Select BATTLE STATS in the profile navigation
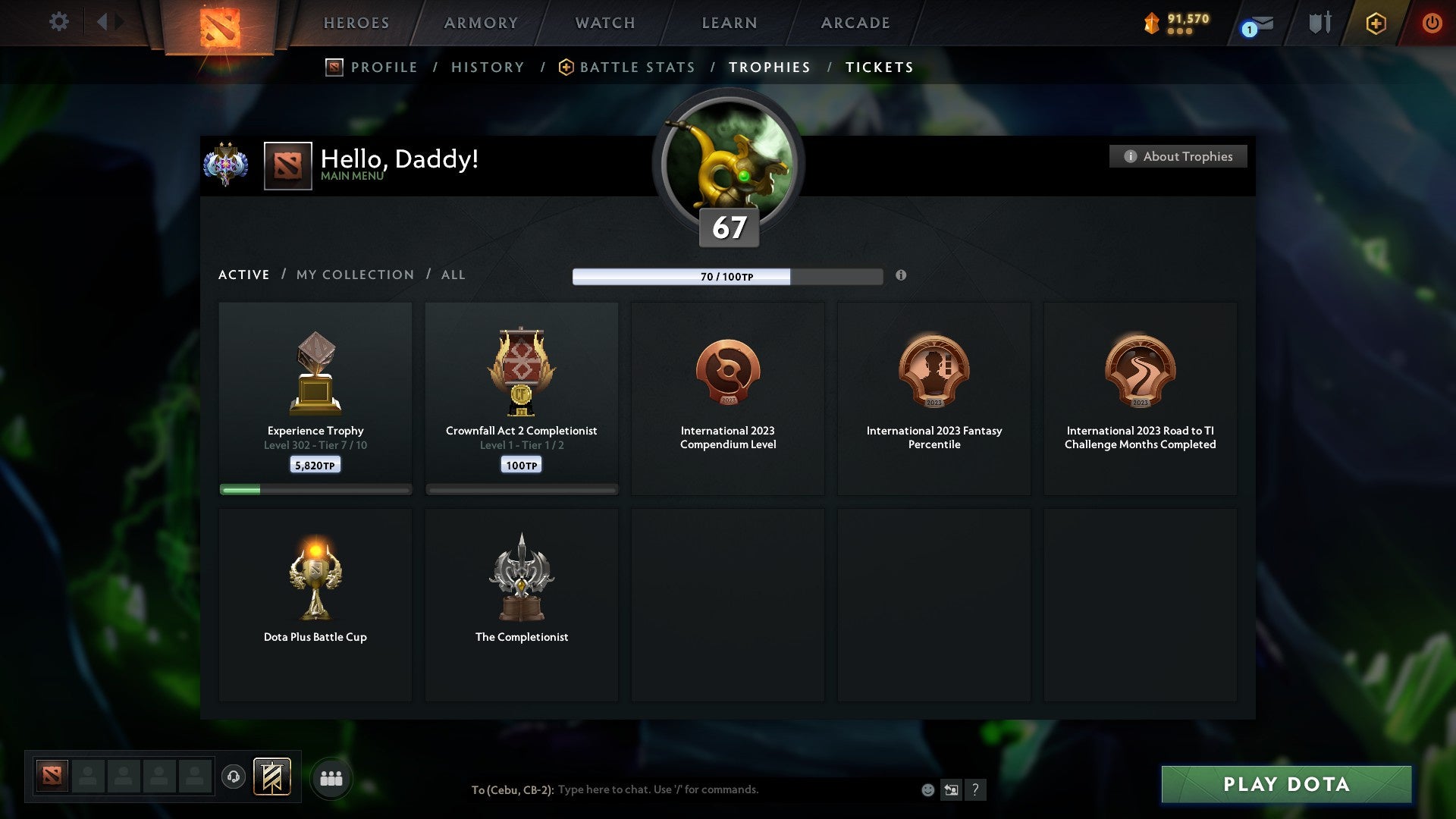The image size is (1456, 819). [636, 67]
